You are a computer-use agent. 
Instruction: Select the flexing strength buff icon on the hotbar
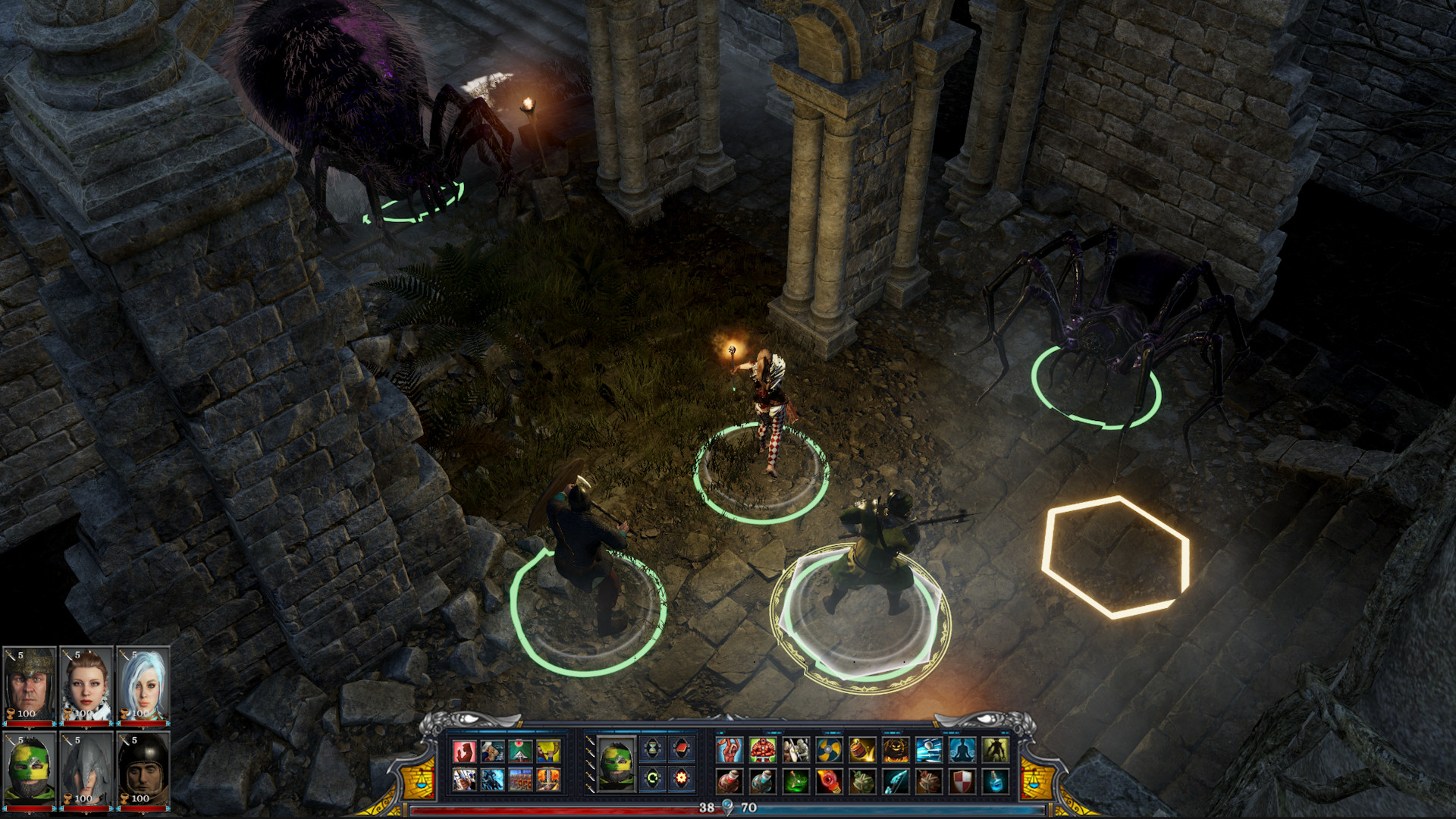click(728, 750)
